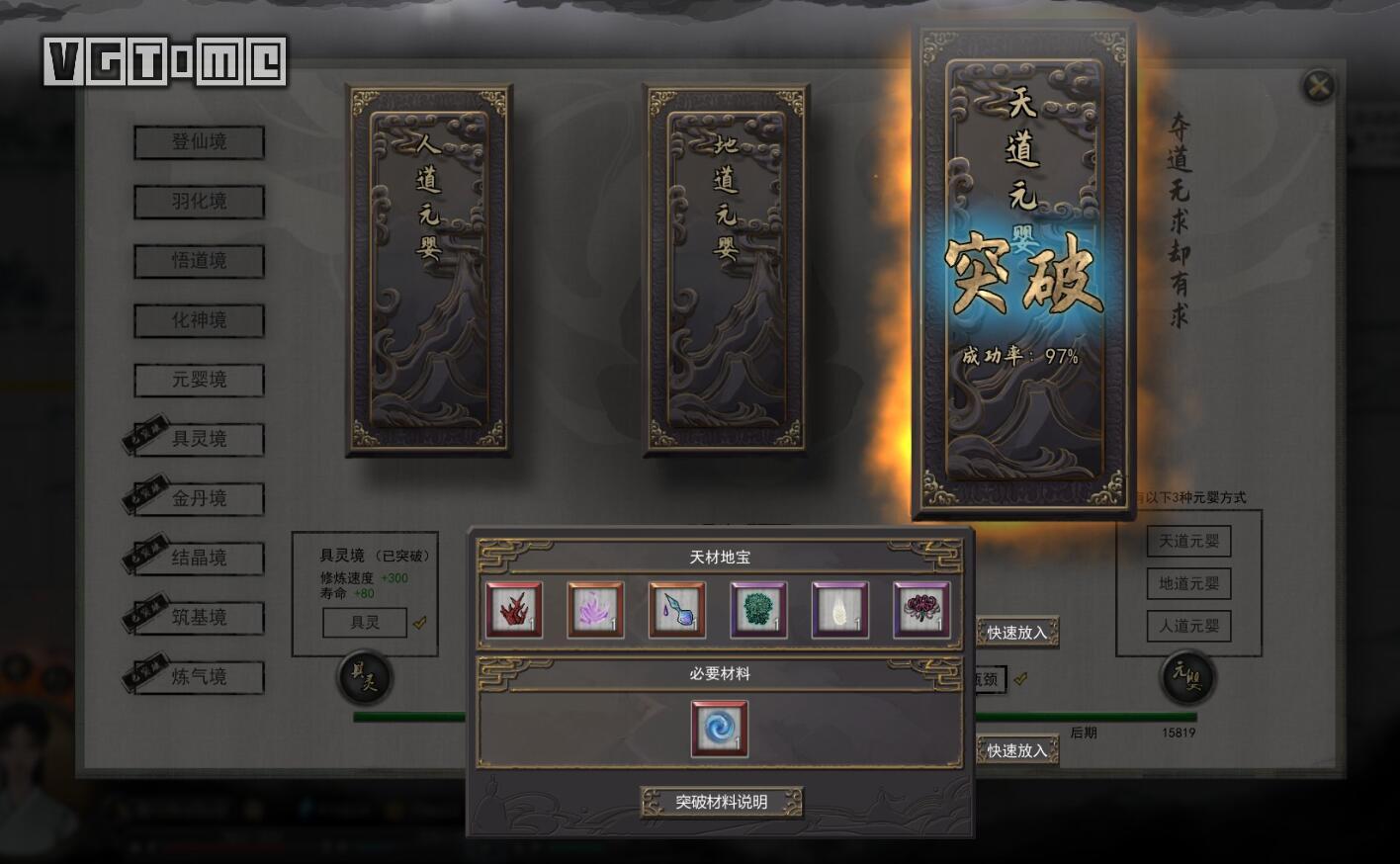Viewport: 1400px width, 864px height.
Task: Select the red spider lily slot
Action: tap(921, 610)
